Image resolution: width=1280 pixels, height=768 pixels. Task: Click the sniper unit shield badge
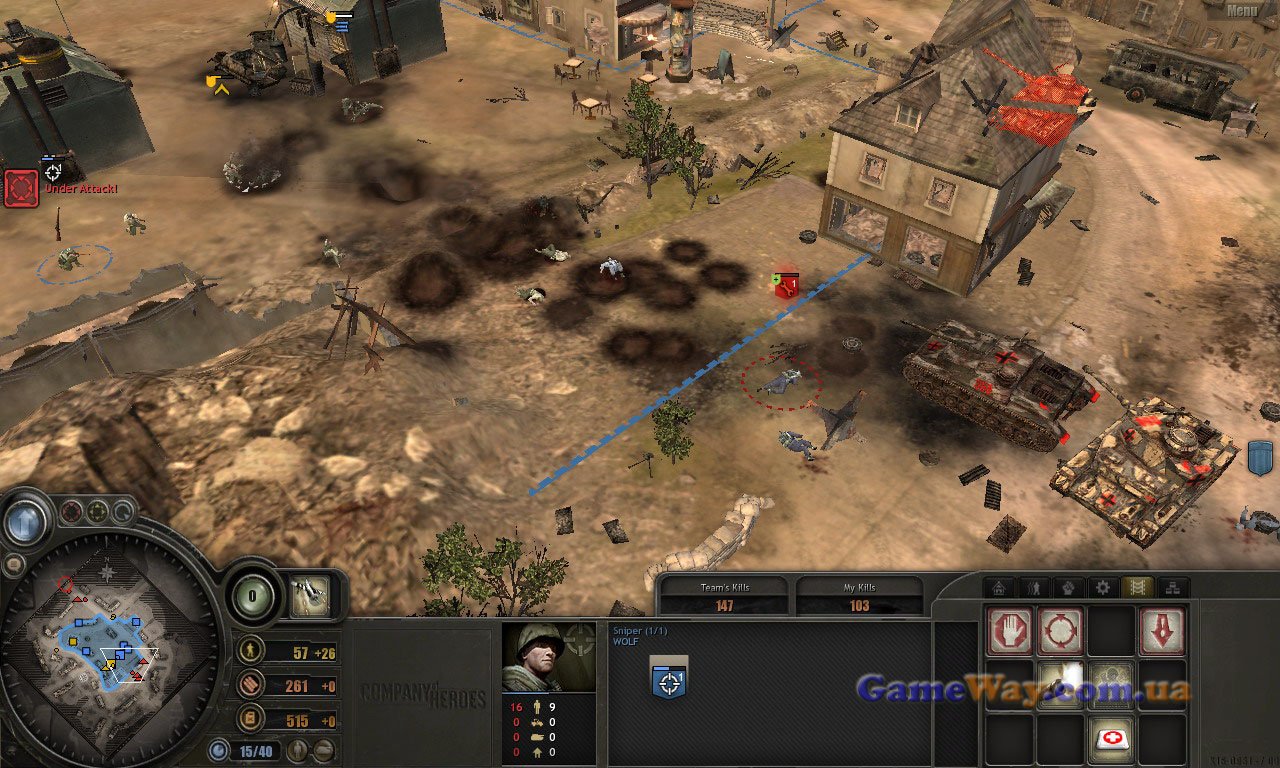click(669, 679)
